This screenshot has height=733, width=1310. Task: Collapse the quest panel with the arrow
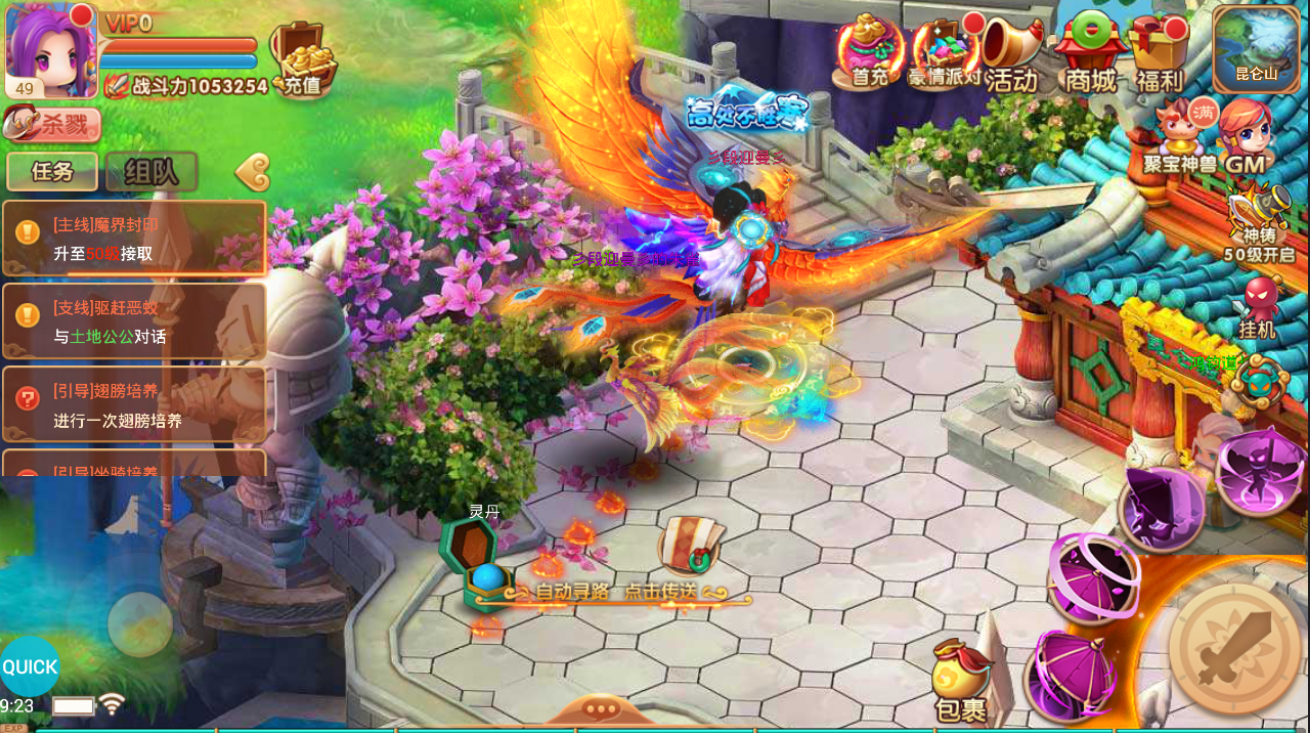click(253, 172)
